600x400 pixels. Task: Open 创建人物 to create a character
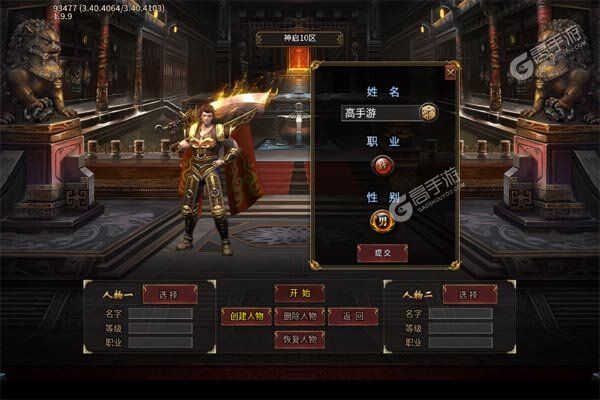[x=246, y=316]
